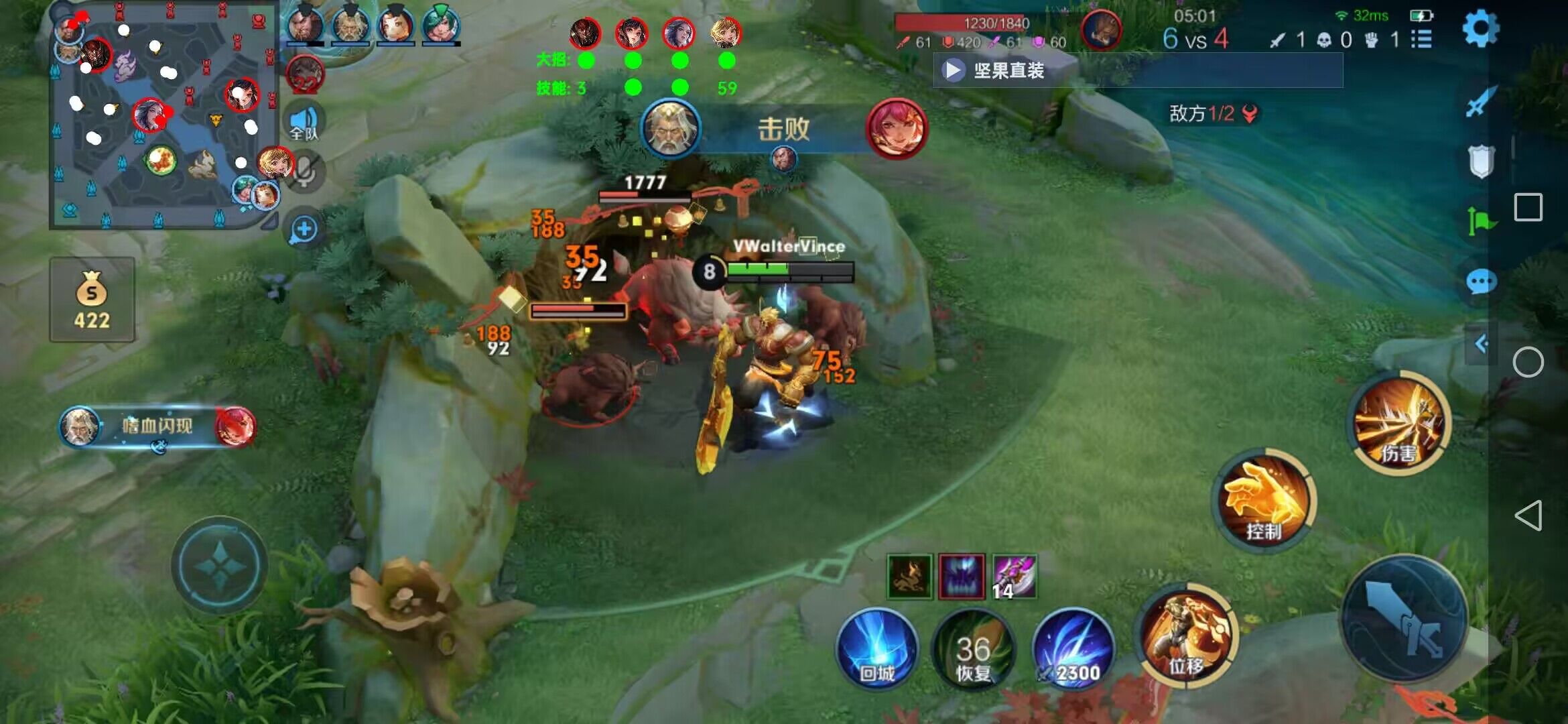
Task: Select the purple axe item with 14
Action: [x=1014, y=577]
